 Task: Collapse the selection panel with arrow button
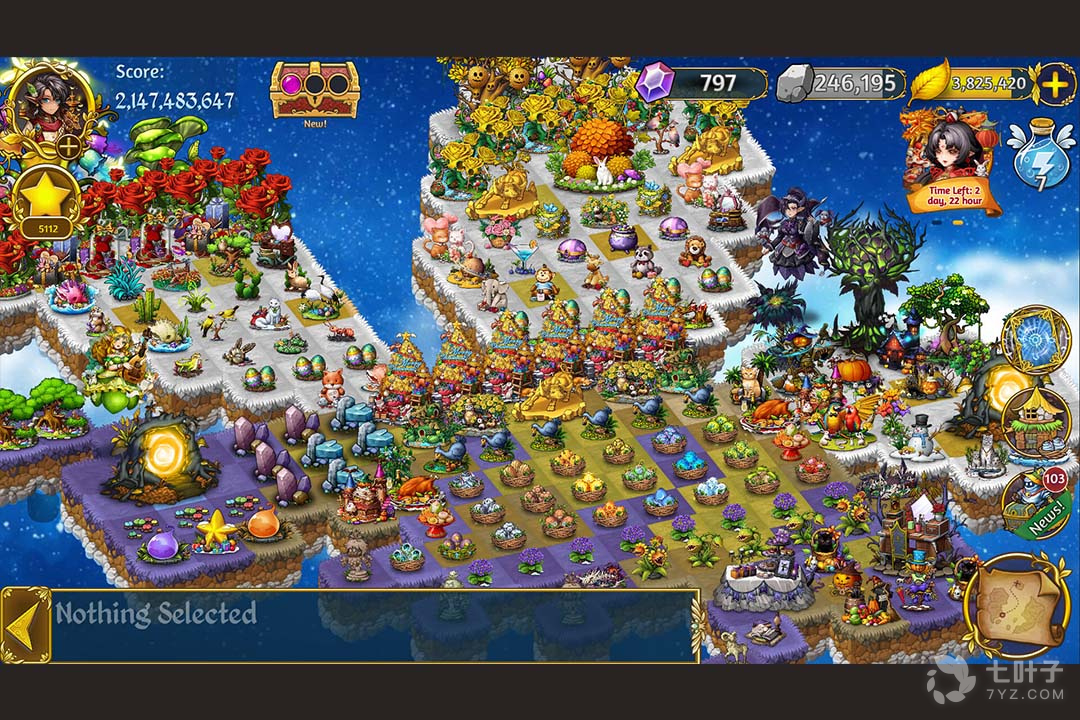point(24,624)
